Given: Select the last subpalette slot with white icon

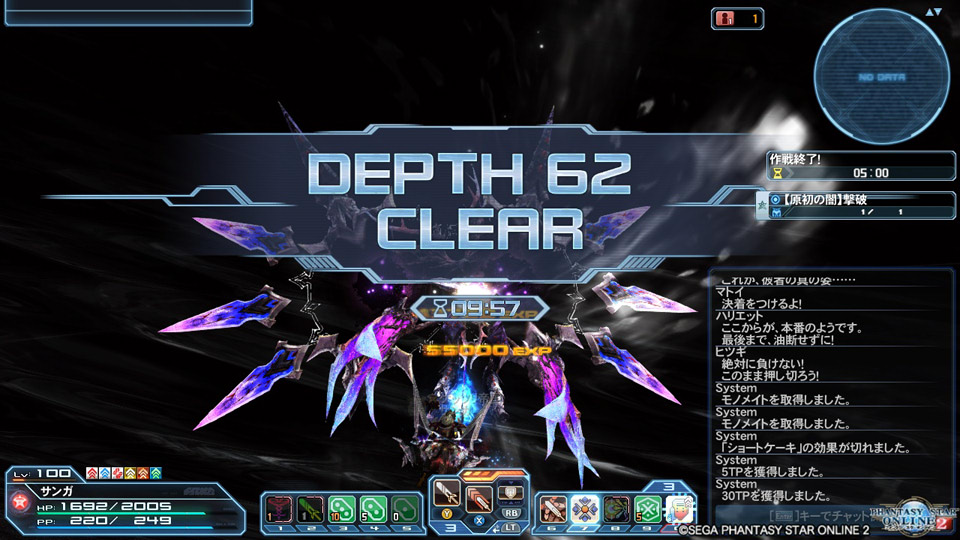Looking at the screenshot, I should [679, 509].
